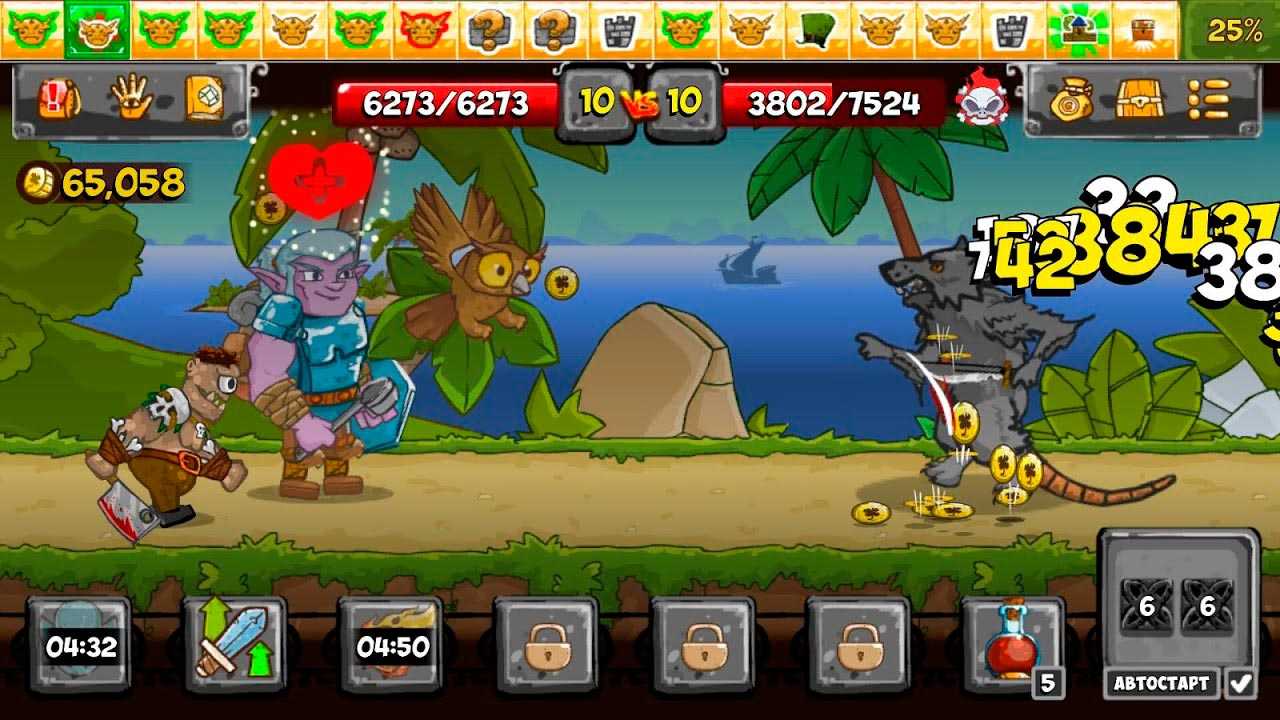The height and width of the screenshot is (720, 1280).
Task: Toggle the Автостарт checkmark box
Action: (1241, 684)
